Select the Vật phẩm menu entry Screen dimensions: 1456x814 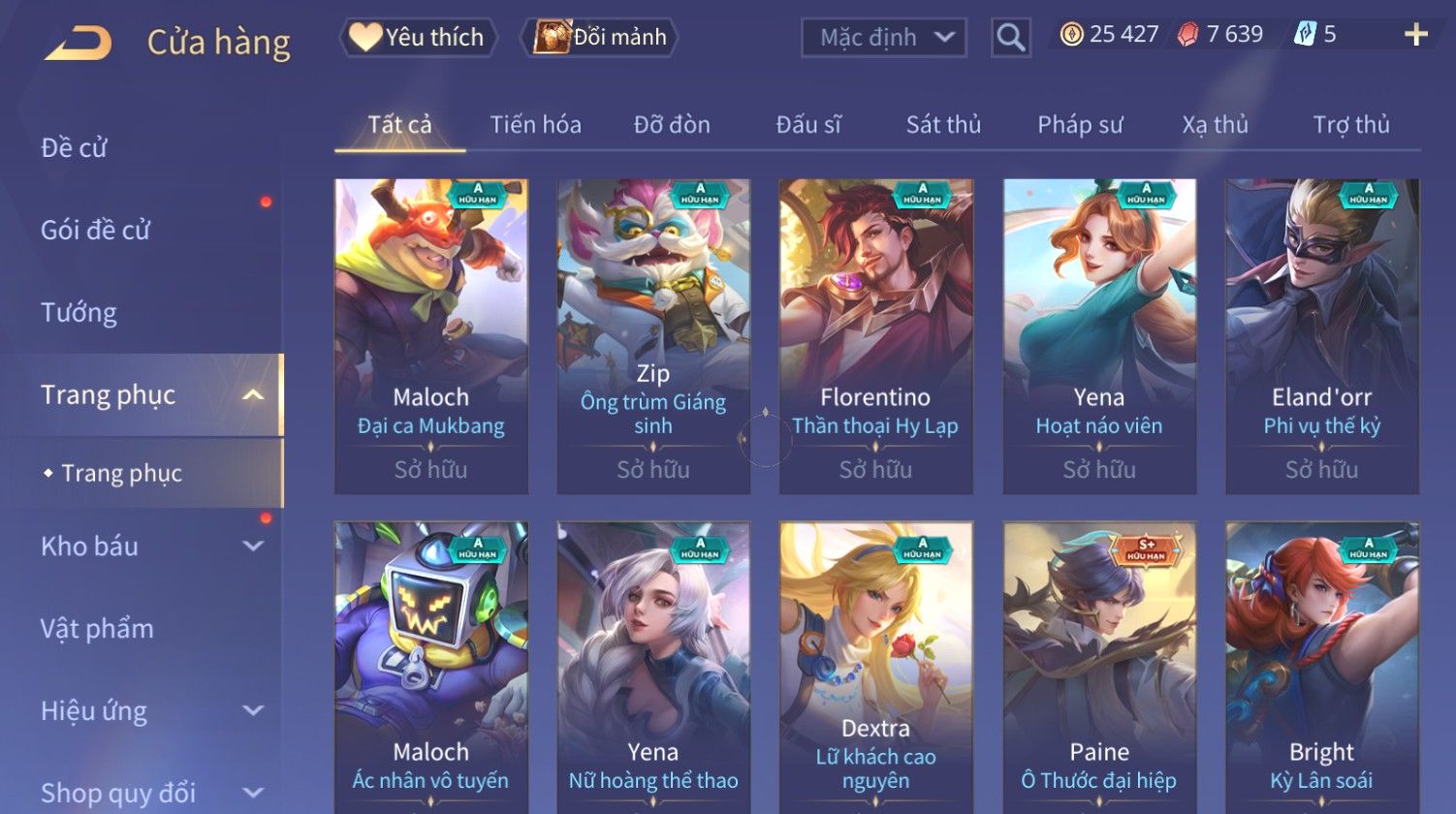click(97, 629)
